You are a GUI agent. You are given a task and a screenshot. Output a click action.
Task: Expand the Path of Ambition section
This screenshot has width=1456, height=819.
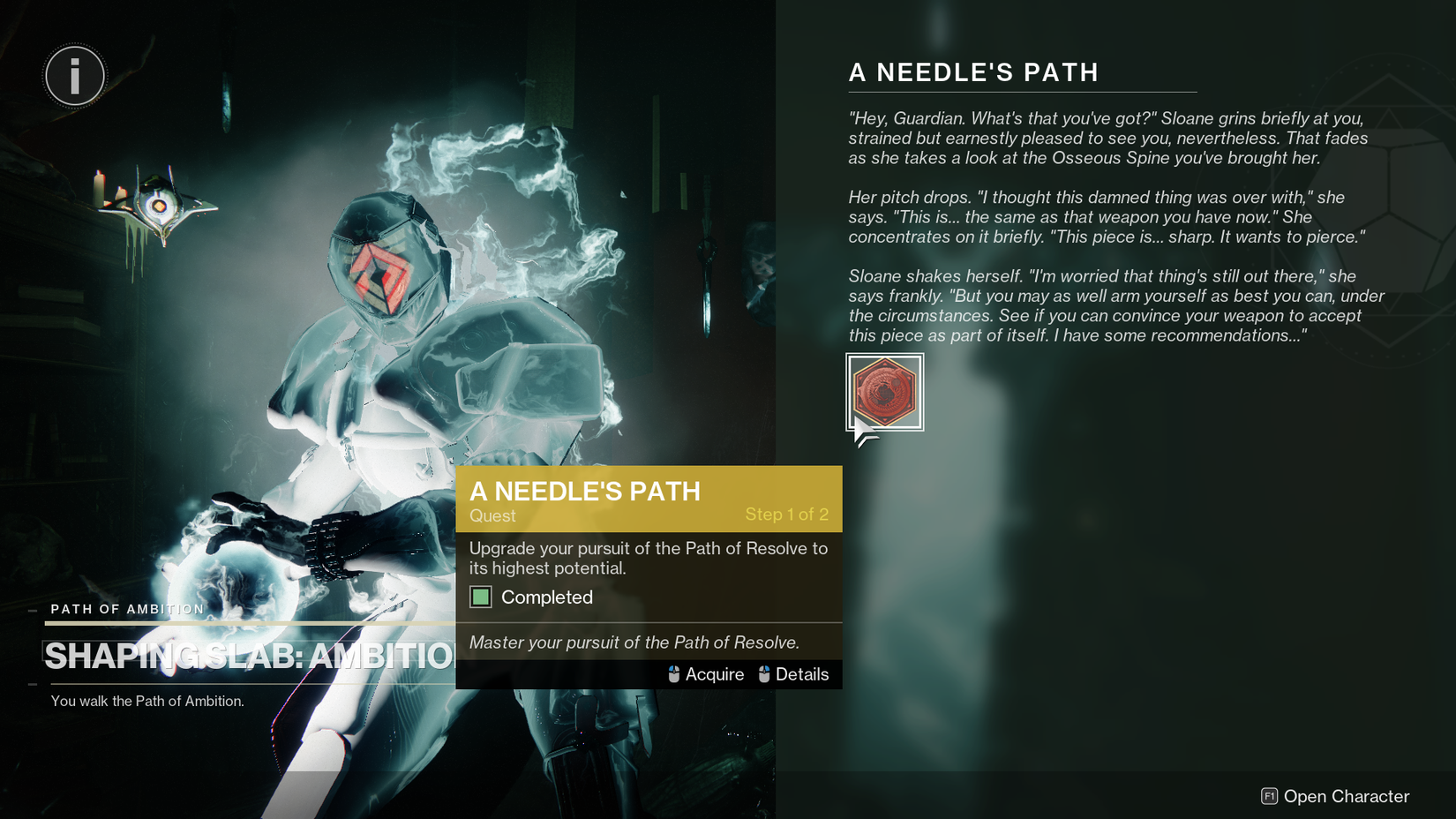pos(125,609)
